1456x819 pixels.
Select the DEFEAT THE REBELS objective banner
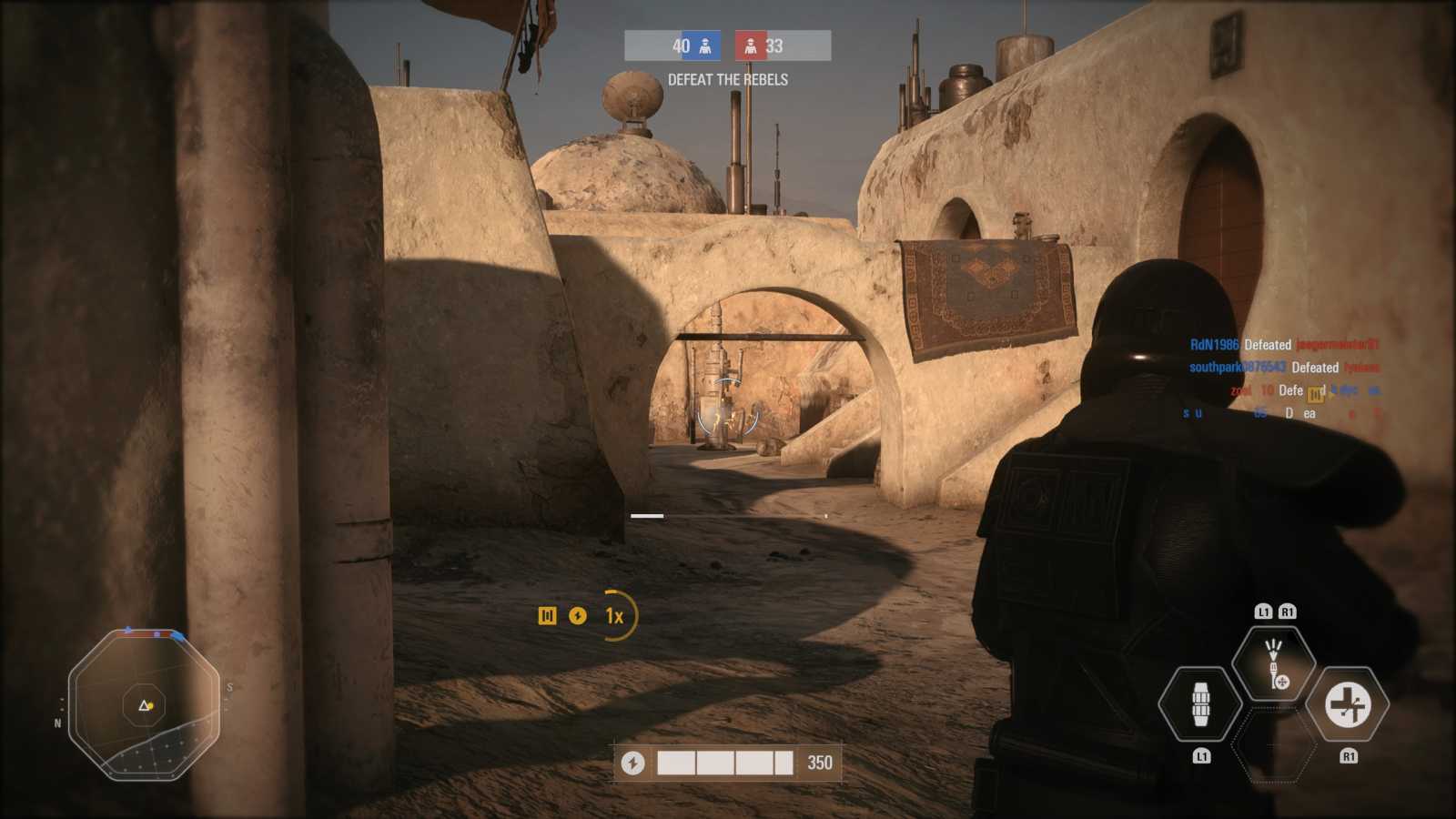click(728, 80)
